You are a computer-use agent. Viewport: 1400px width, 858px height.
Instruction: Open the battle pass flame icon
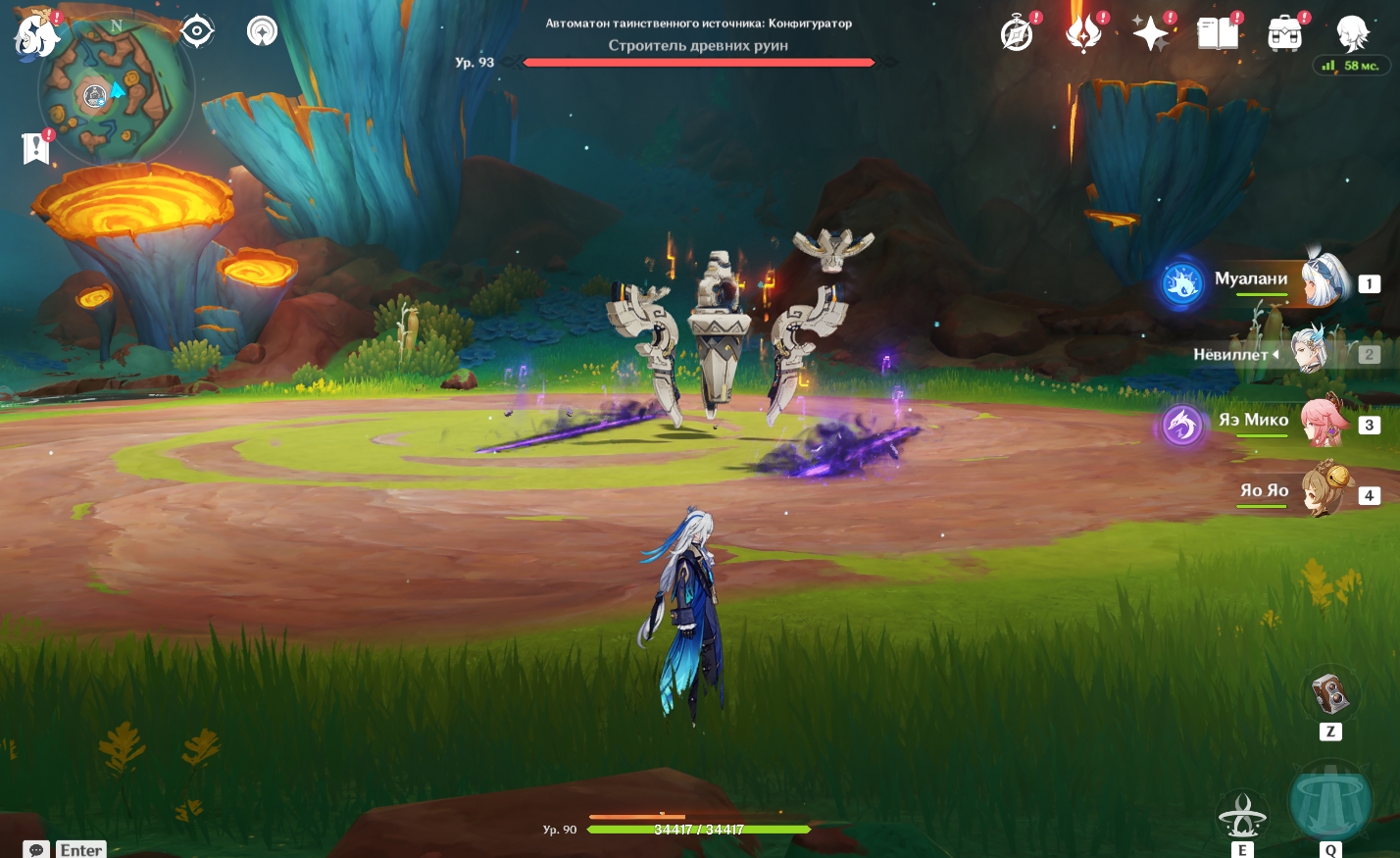(1083, 34)
